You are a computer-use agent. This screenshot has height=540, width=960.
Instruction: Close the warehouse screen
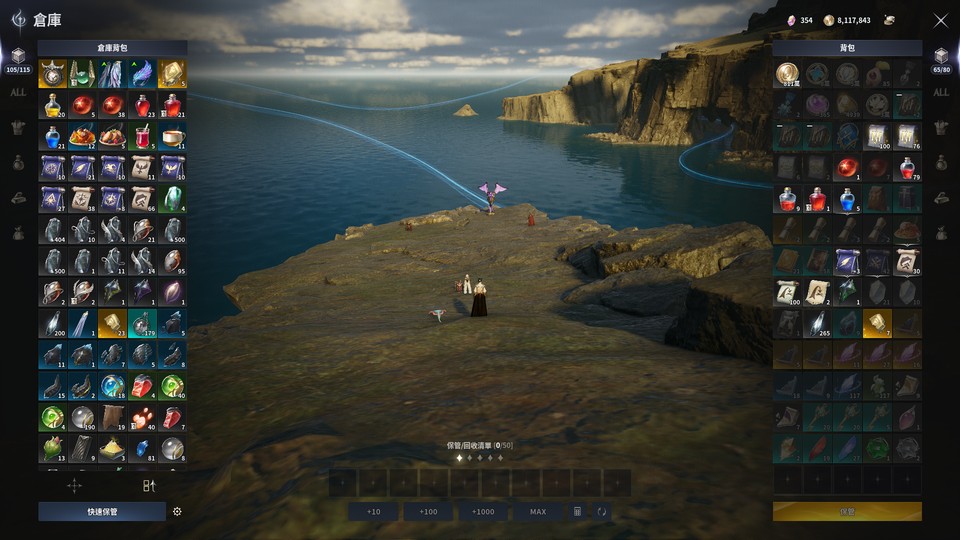tap(940, 20)
